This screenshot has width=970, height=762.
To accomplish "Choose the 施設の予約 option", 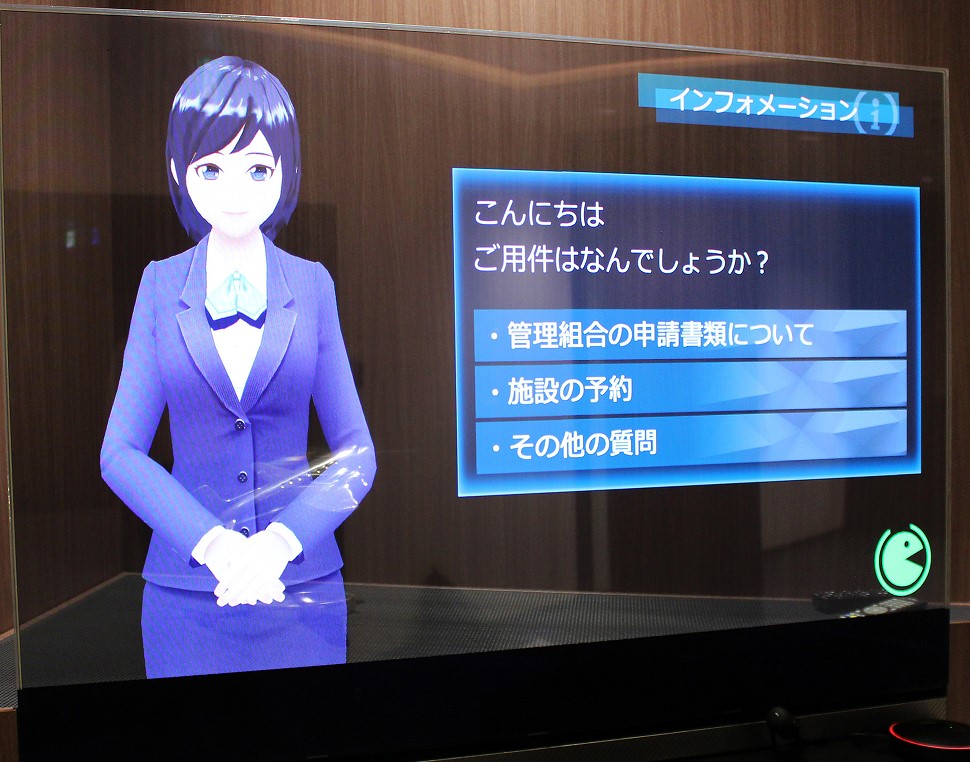I will click(690, 390).
